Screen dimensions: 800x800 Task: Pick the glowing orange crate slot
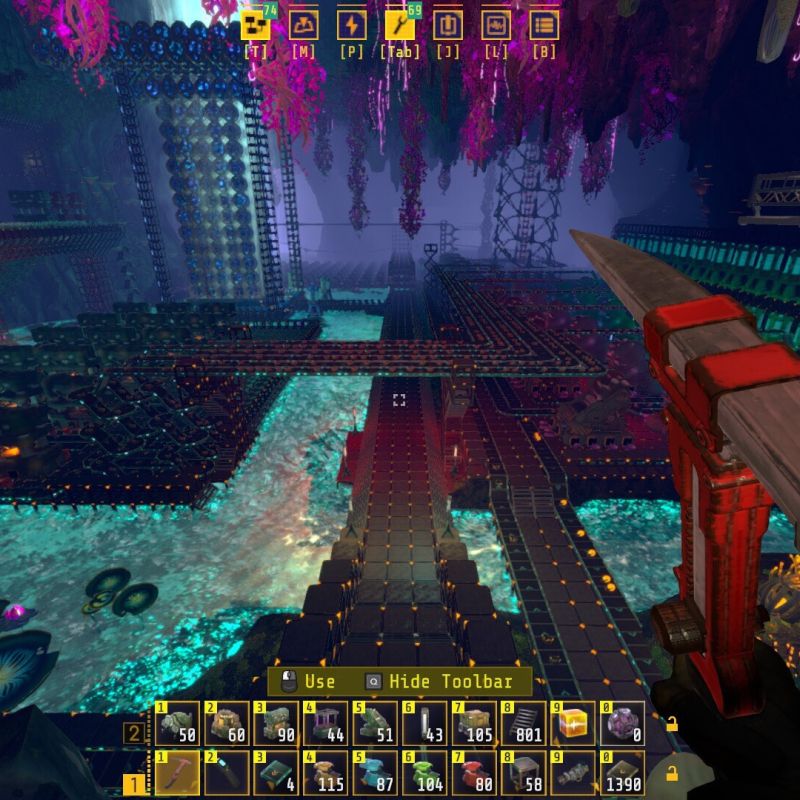pyautogui.click(x=575, y=723)
